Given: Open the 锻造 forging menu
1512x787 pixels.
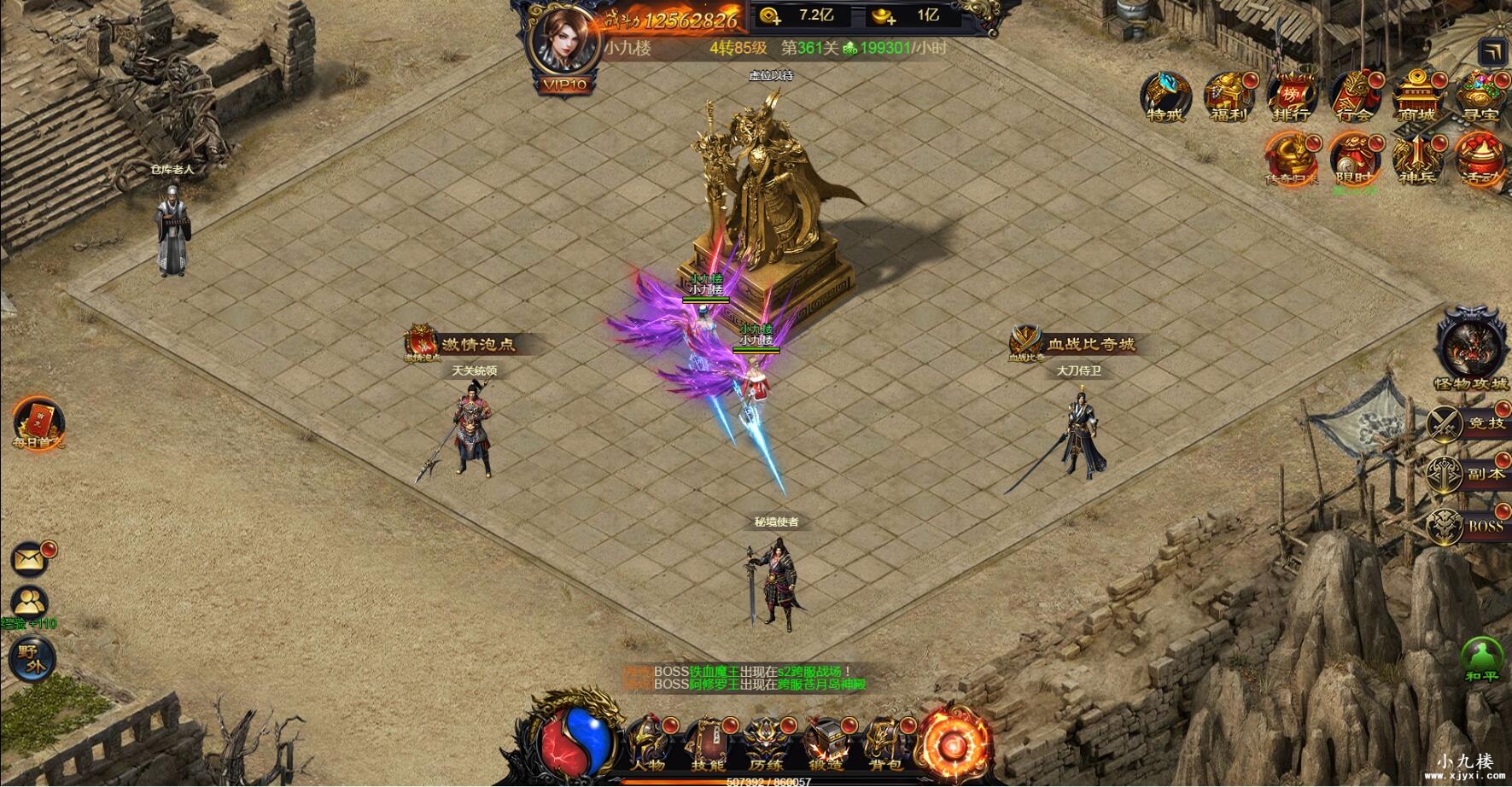Looking at the screenshot, I should pyautogui.click(x=825, y=743).
